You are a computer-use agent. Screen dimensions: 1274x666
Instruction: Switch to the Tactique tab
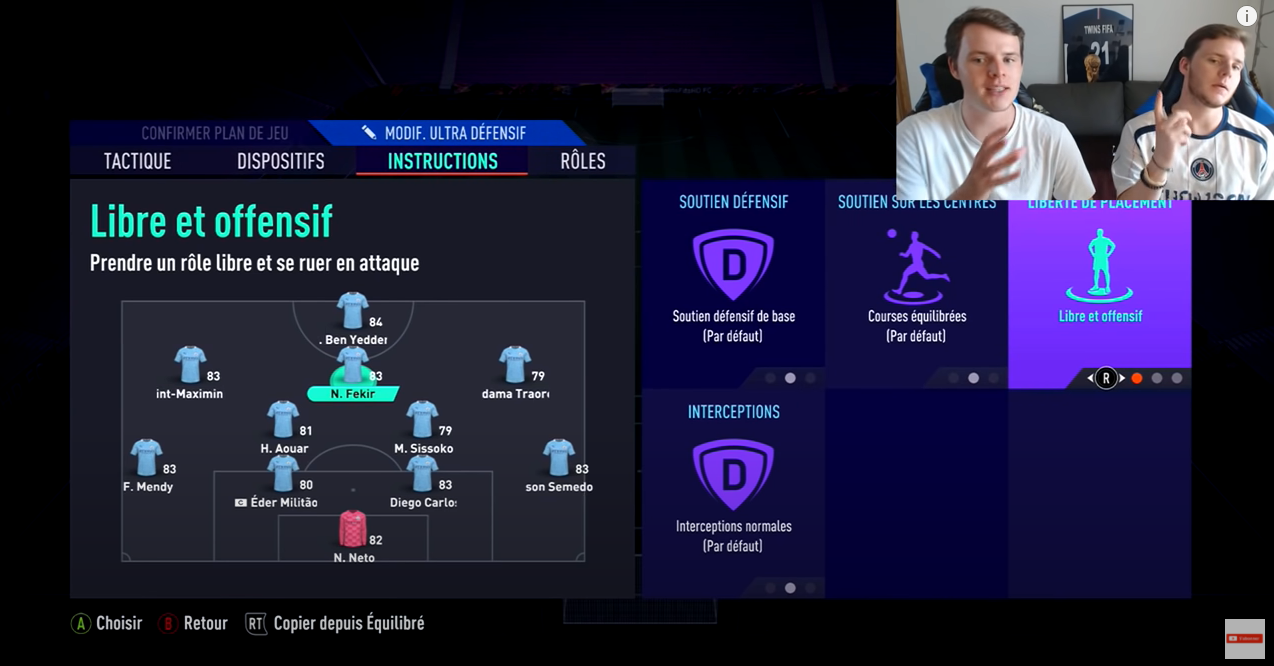point(137,161)
